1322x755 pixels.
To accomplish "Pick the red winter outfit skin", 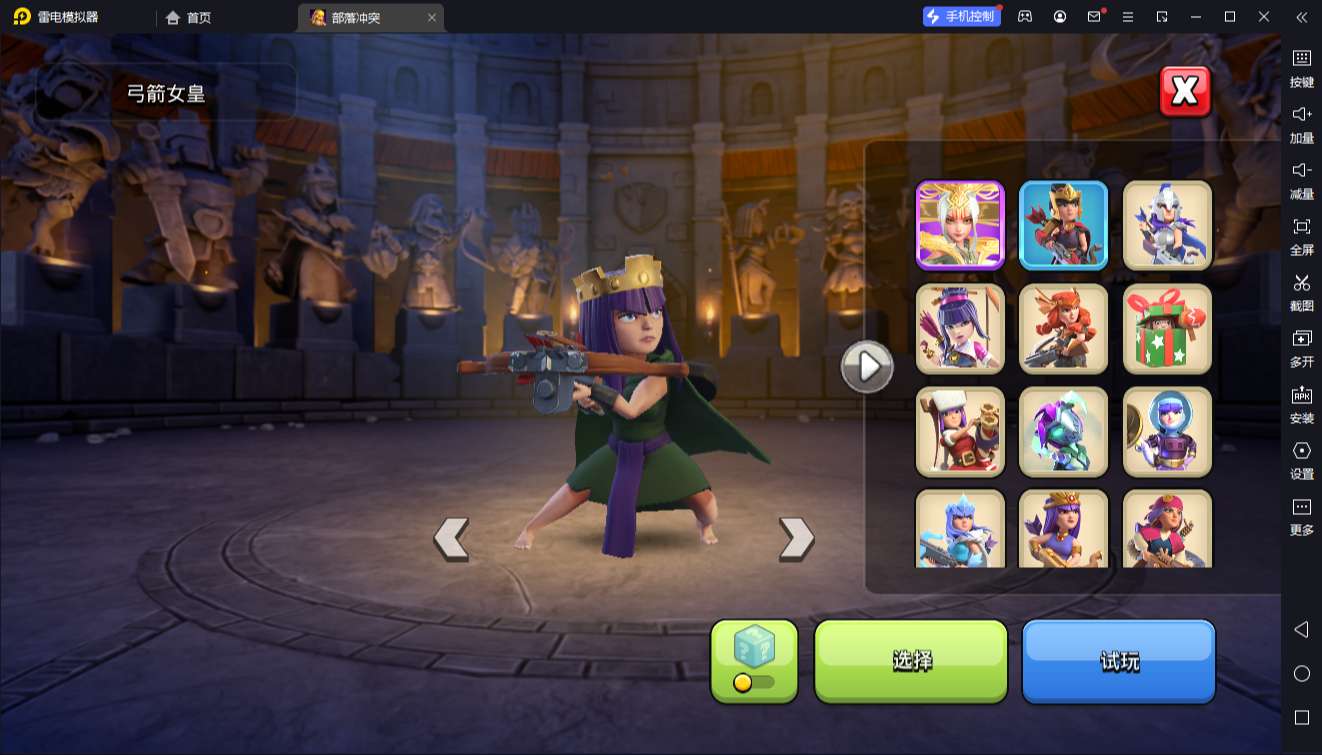I will [960, 432].
